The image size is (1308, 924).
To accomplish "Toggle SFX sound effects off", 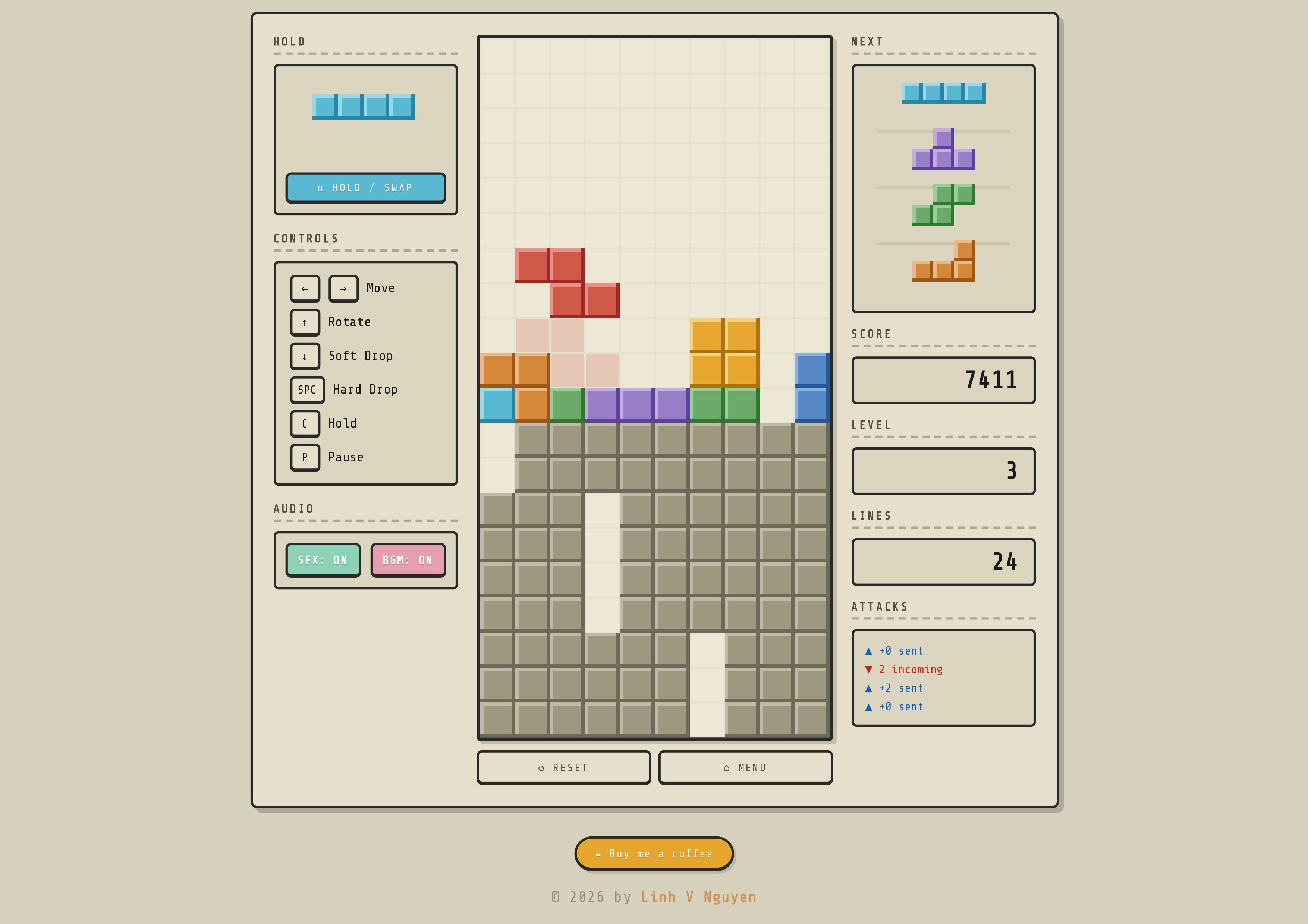I will (323, 560).
